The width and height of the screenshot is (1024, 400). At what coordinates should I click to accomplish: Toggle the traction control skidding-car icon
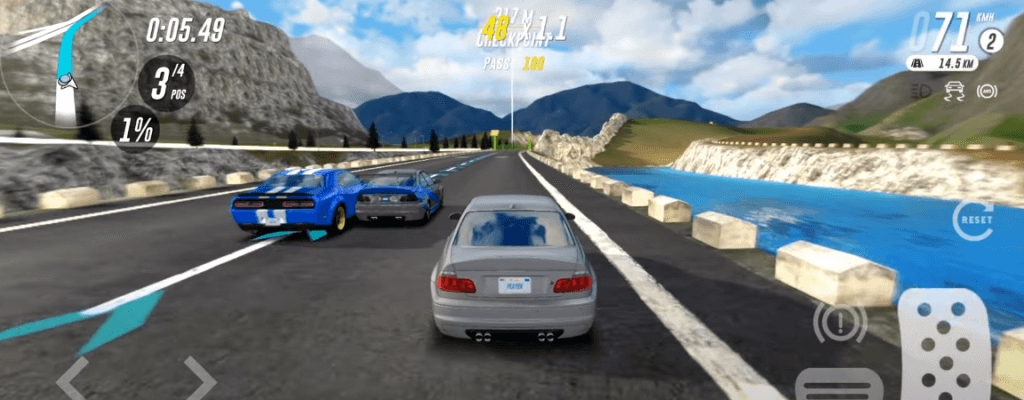point(953,91)
